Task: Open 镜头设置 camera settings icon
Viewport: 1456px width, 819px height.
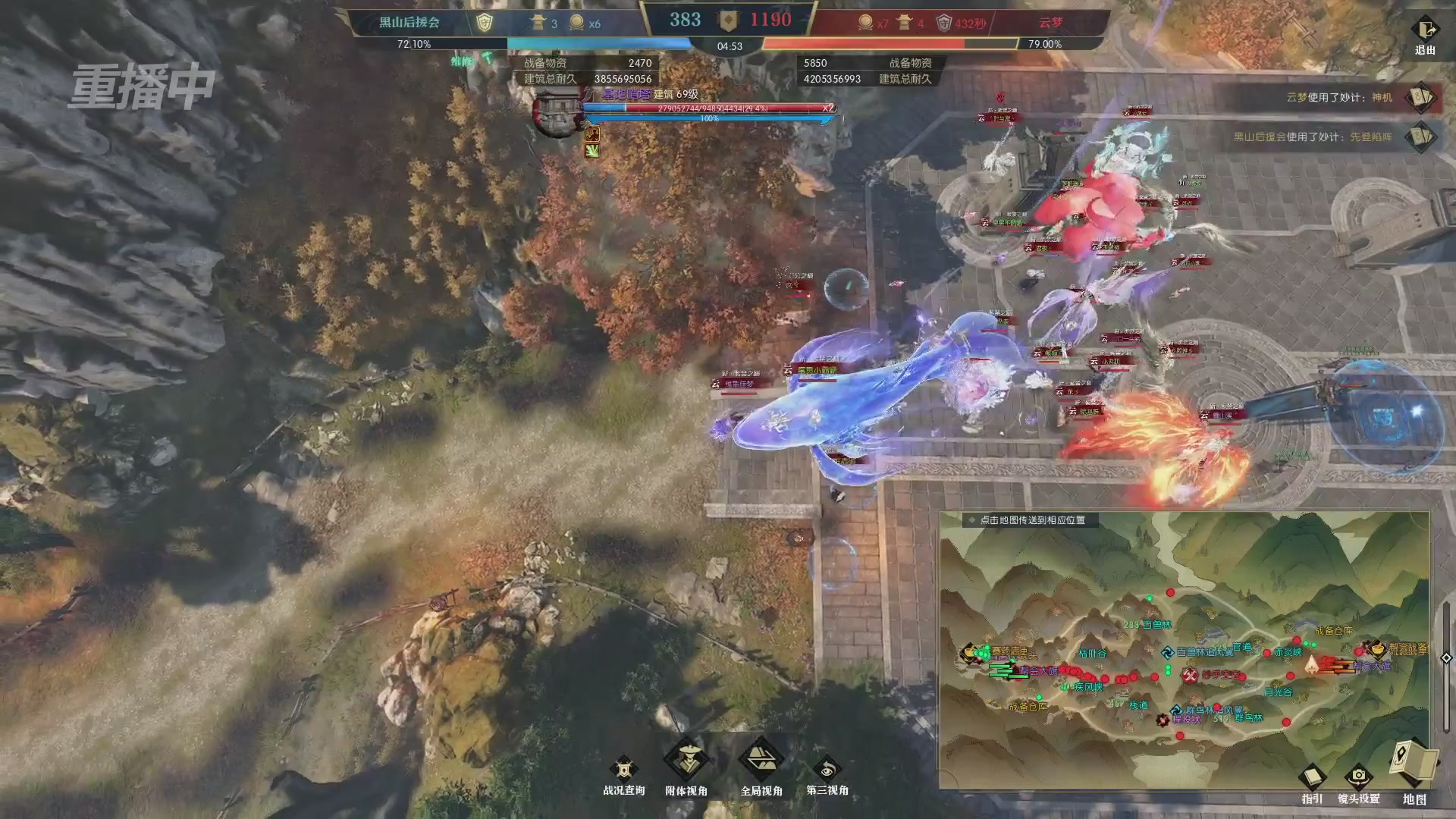Action: tap(1357, 777)
